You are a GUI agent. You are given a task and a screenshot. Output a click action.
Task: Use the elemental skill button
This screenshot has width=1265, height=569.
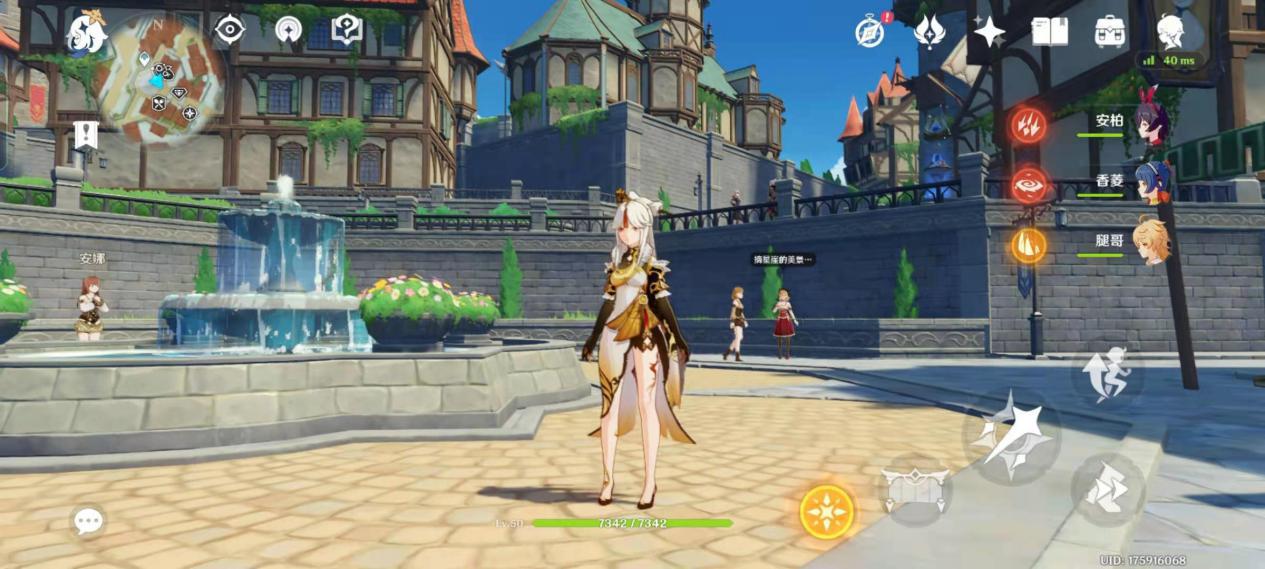point(914,490)
